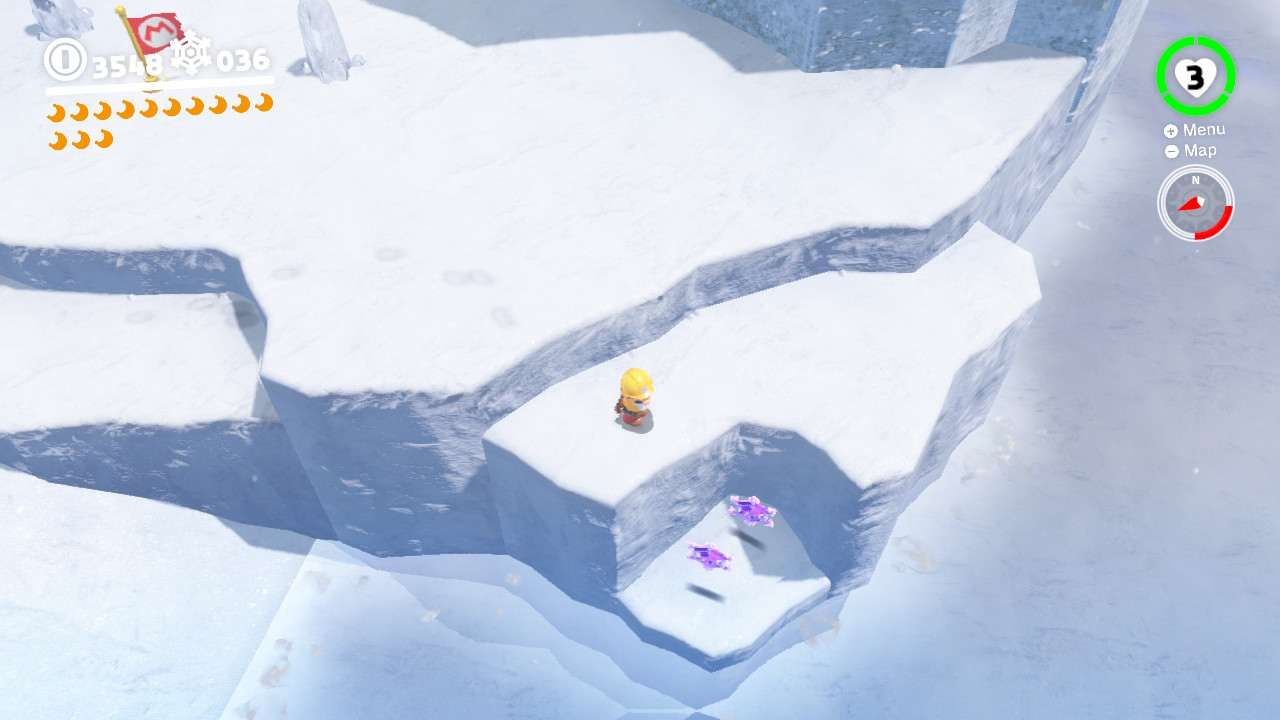This screenshot has height=720, width=1280.
Task: Toggle the plus button beside Menu
Action: [1170, 129]
